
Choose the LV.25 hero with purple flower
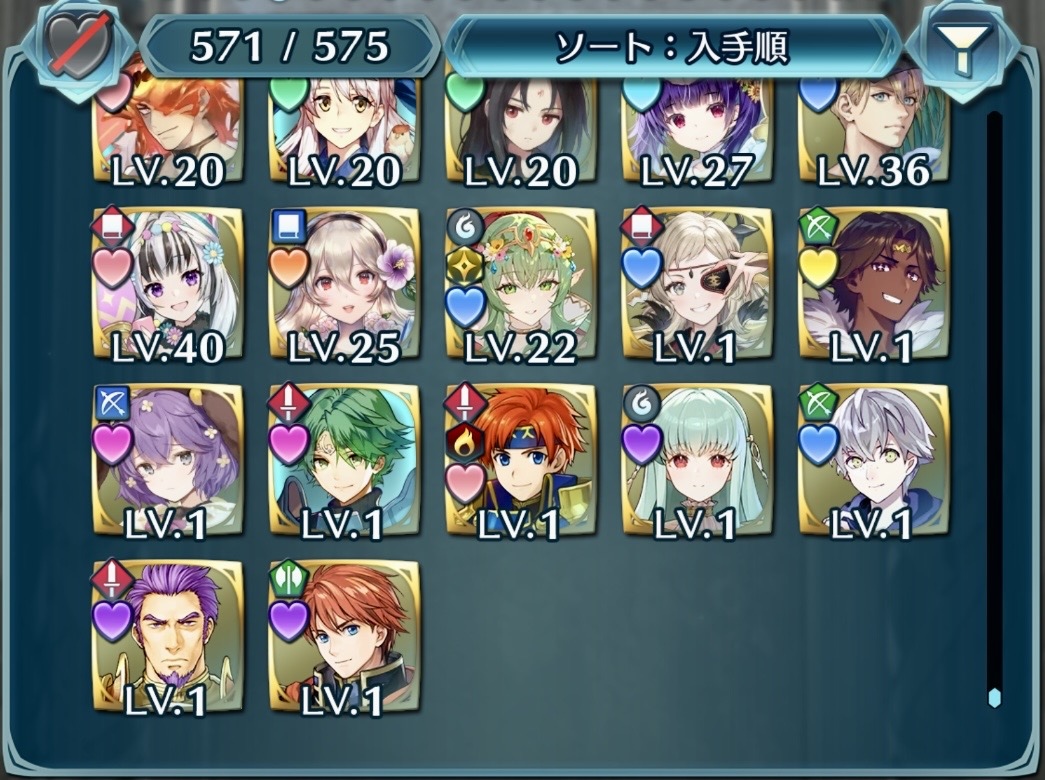(344, 284)
